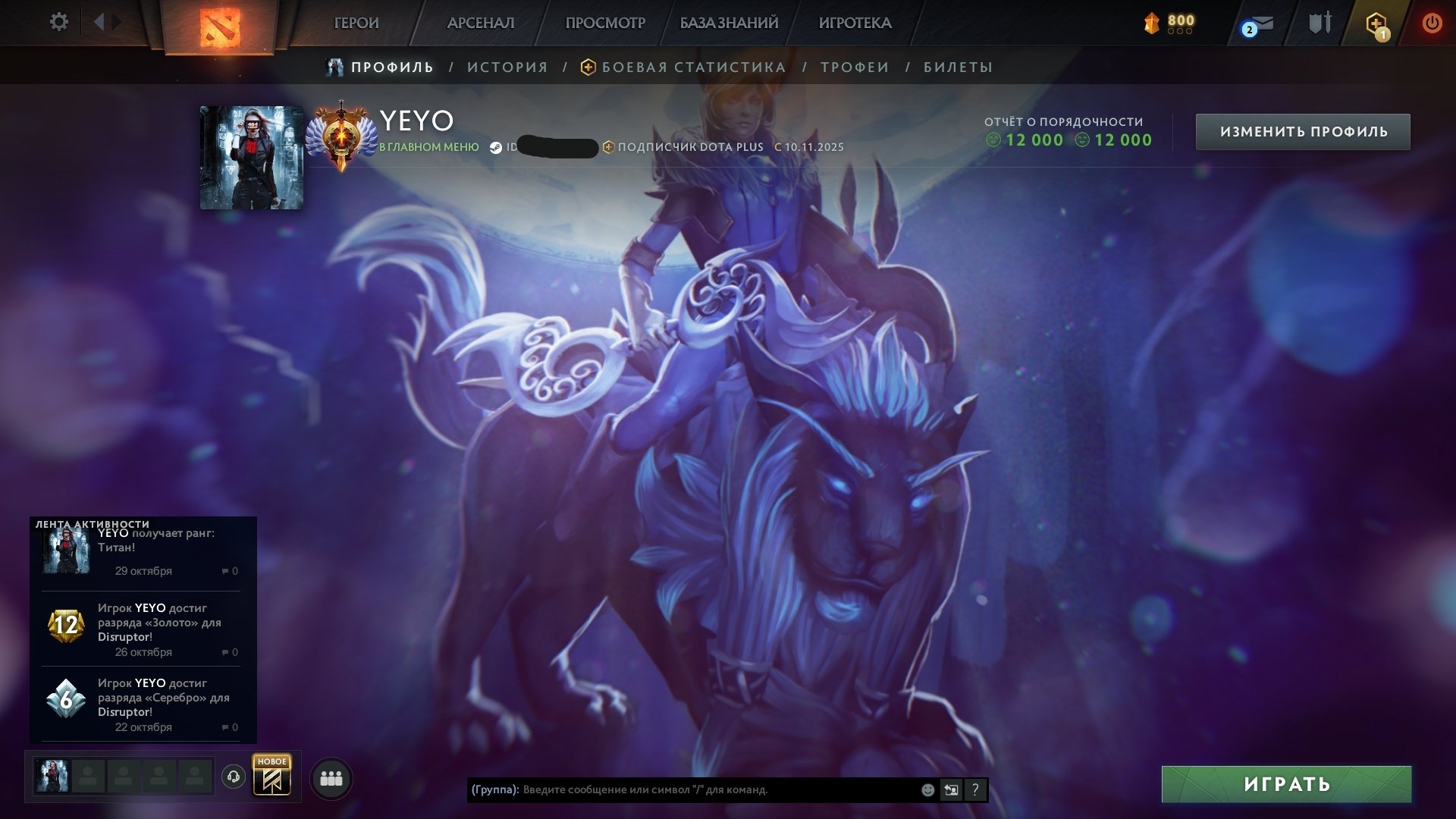Viewport: 1456px width, 819px height.
Task: Click the settings gear in the top left
Action: click(x=59, y=22)
